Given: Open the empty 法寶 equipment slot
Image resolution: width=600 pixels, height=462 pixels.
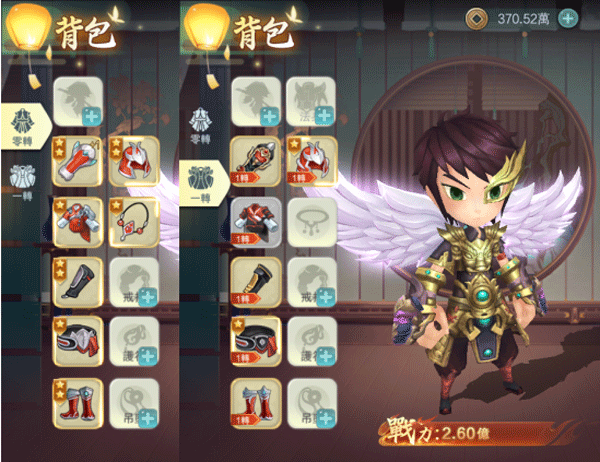Looking at the screenshot, I should 313,102.
